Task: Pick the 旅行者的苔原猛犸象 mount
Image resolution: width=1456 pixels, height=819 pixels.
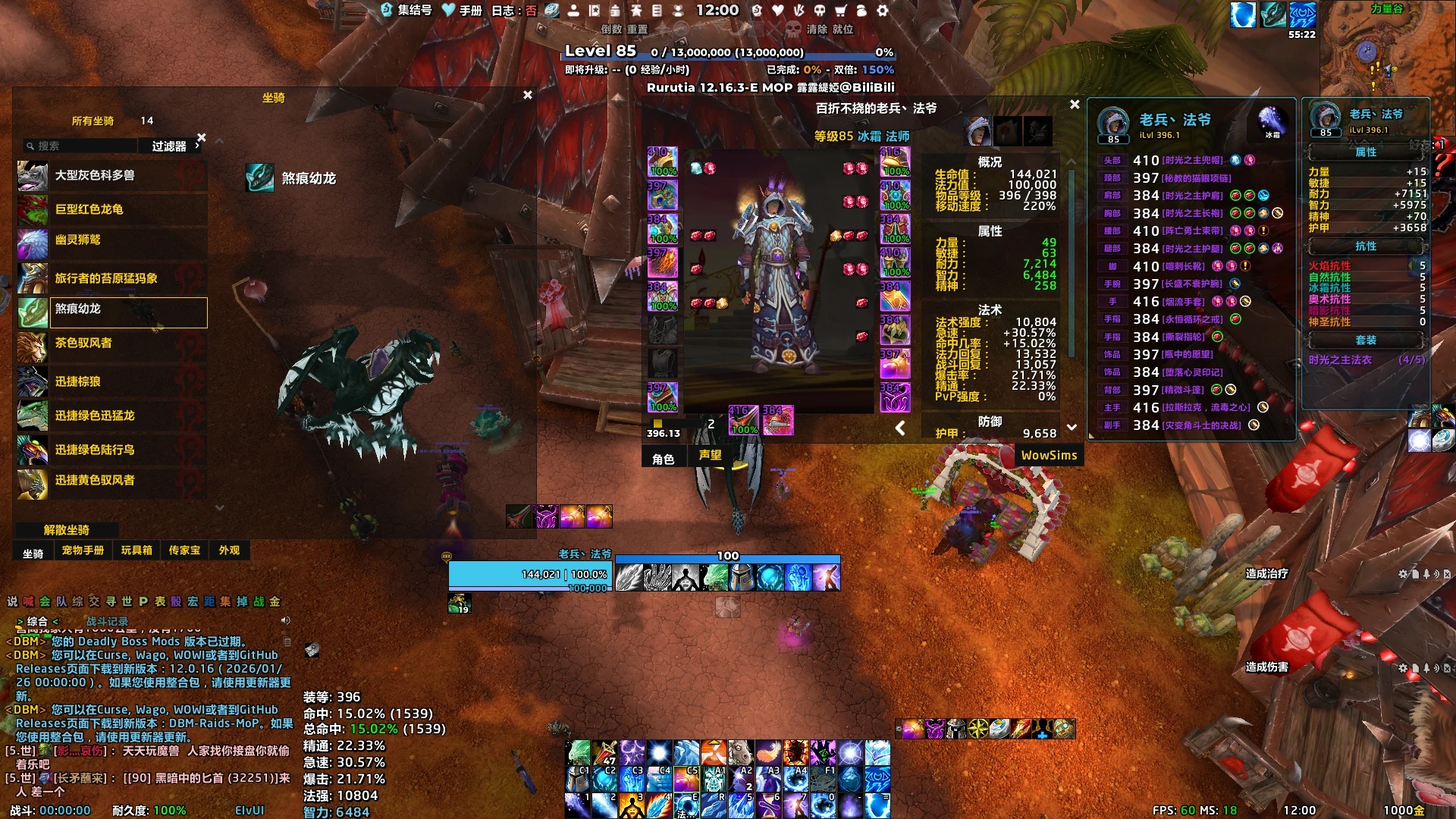Action: coord(111,278)
